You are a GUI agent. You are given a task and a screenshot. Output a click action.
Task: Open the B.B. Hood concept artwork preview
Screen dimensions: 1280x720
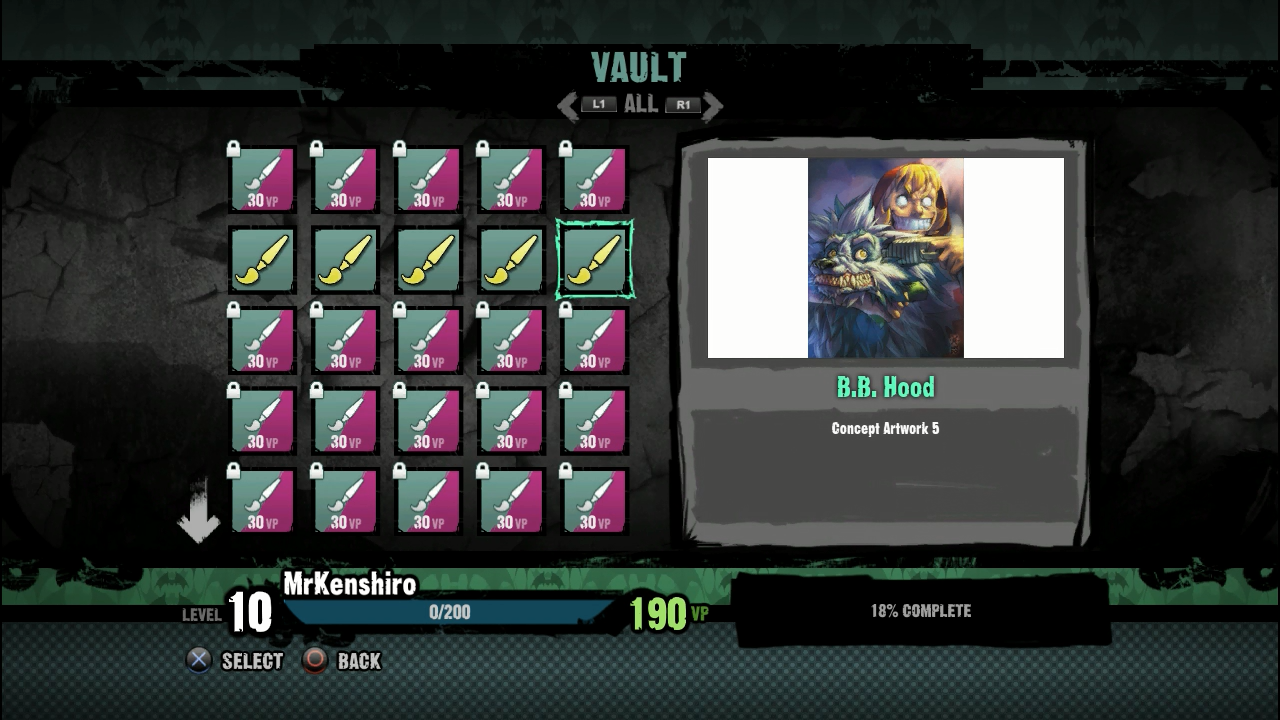click(x=885, y=258)
